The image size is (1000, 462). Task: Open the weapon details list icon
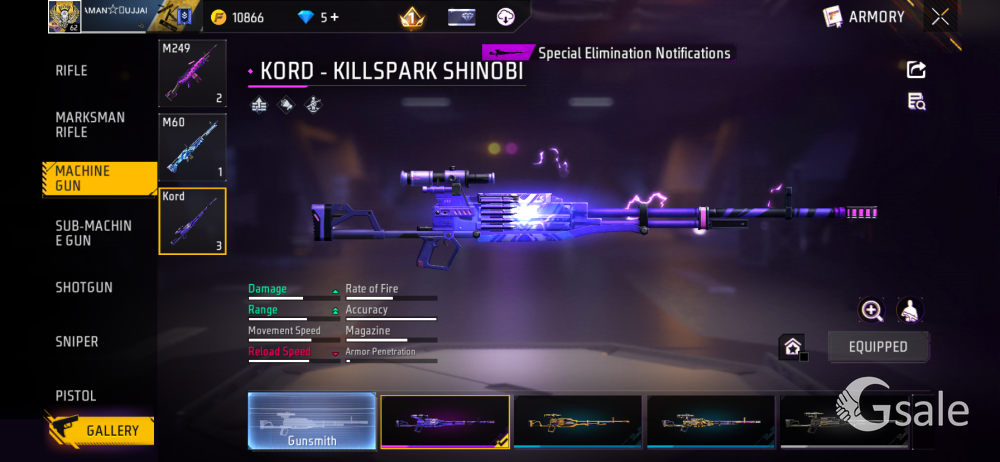tap(916, 101)
